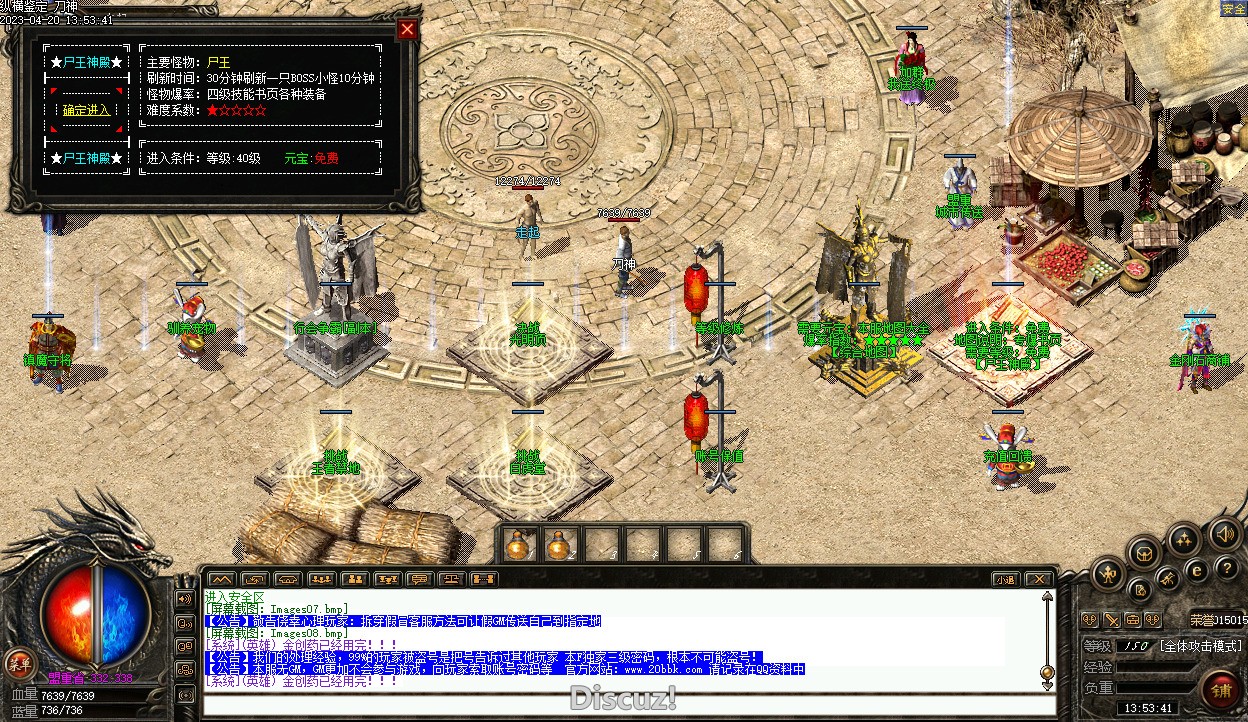Click the 安全 indicator in the corner
The height and width of the screenshot is (722, 1248).
[x=1233, y=9]
